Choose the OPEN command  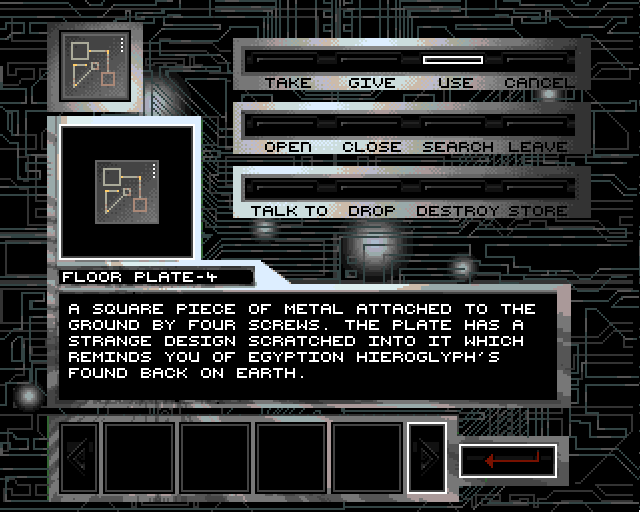(x=288, y=146)
